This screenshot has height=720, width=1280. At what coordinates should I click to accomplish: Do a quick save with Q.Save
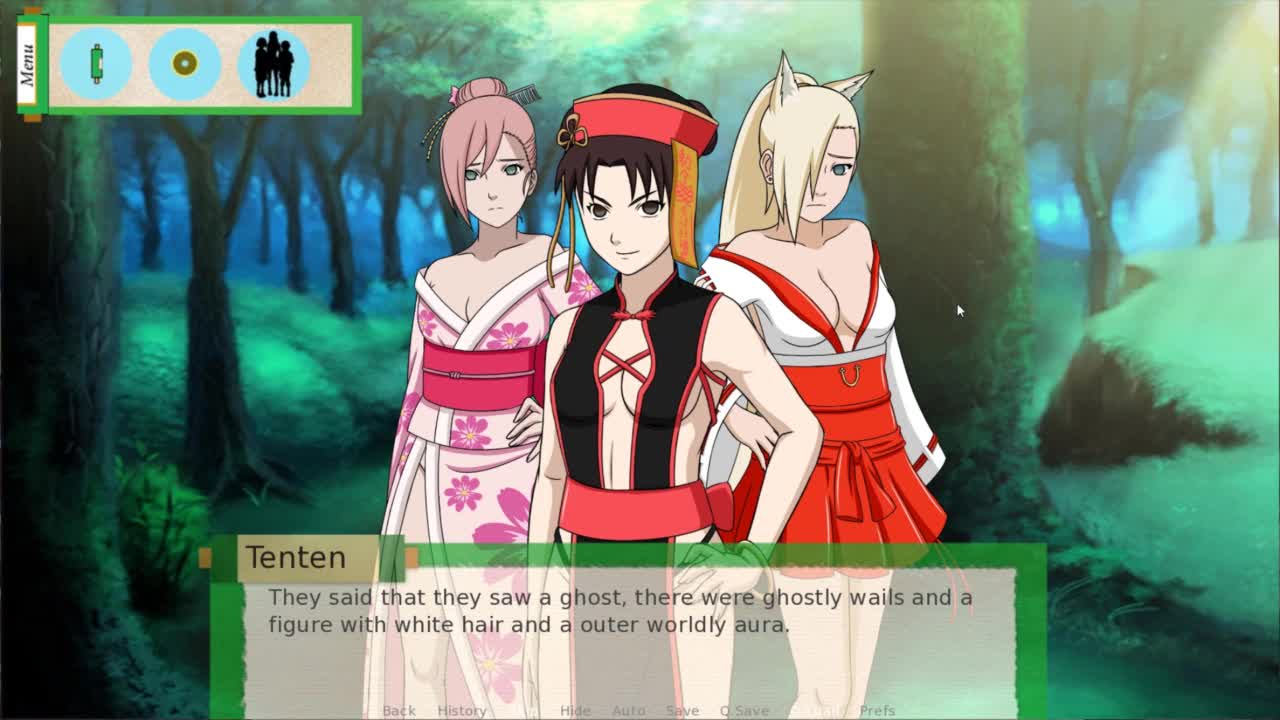(744, 710)
